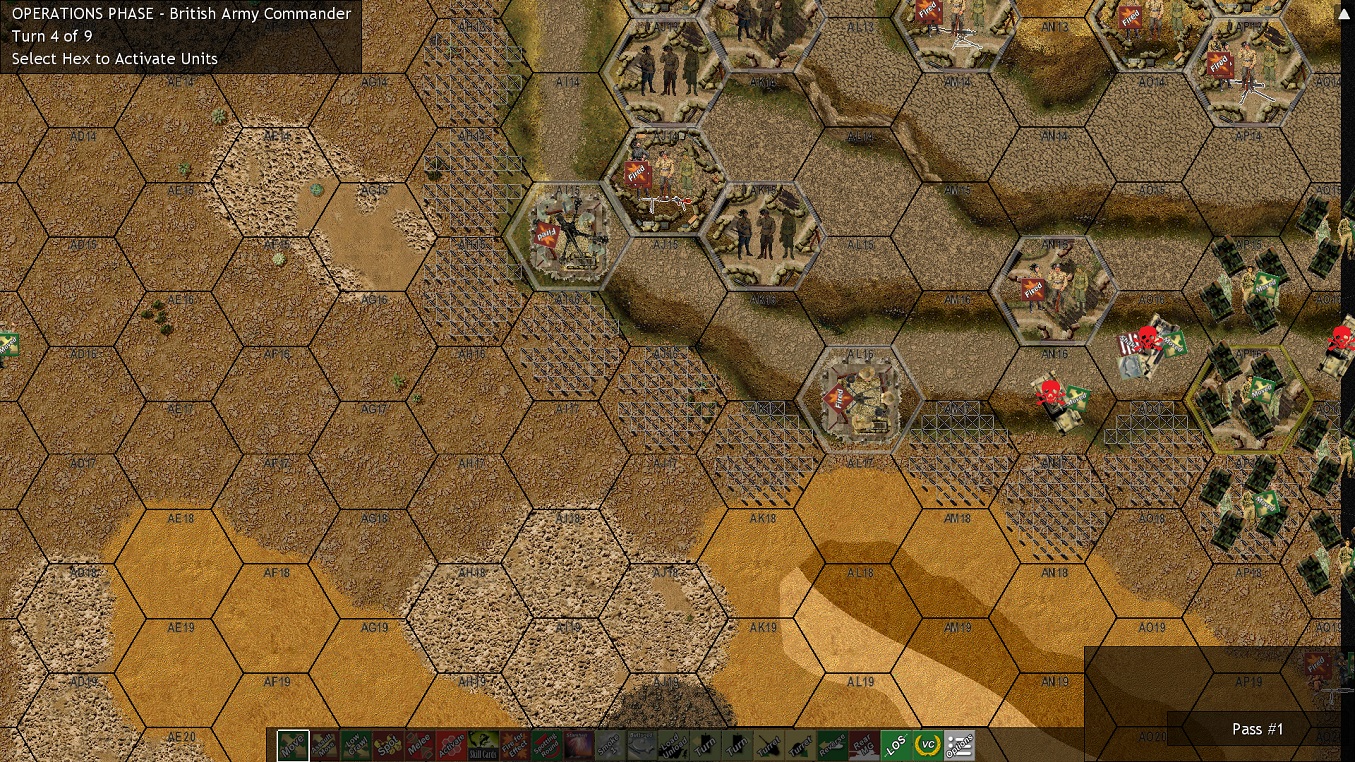1355x762 pixels.
Task: Click the Pass #1 button
Action: pyautogui.click(x=1257, y=729)
